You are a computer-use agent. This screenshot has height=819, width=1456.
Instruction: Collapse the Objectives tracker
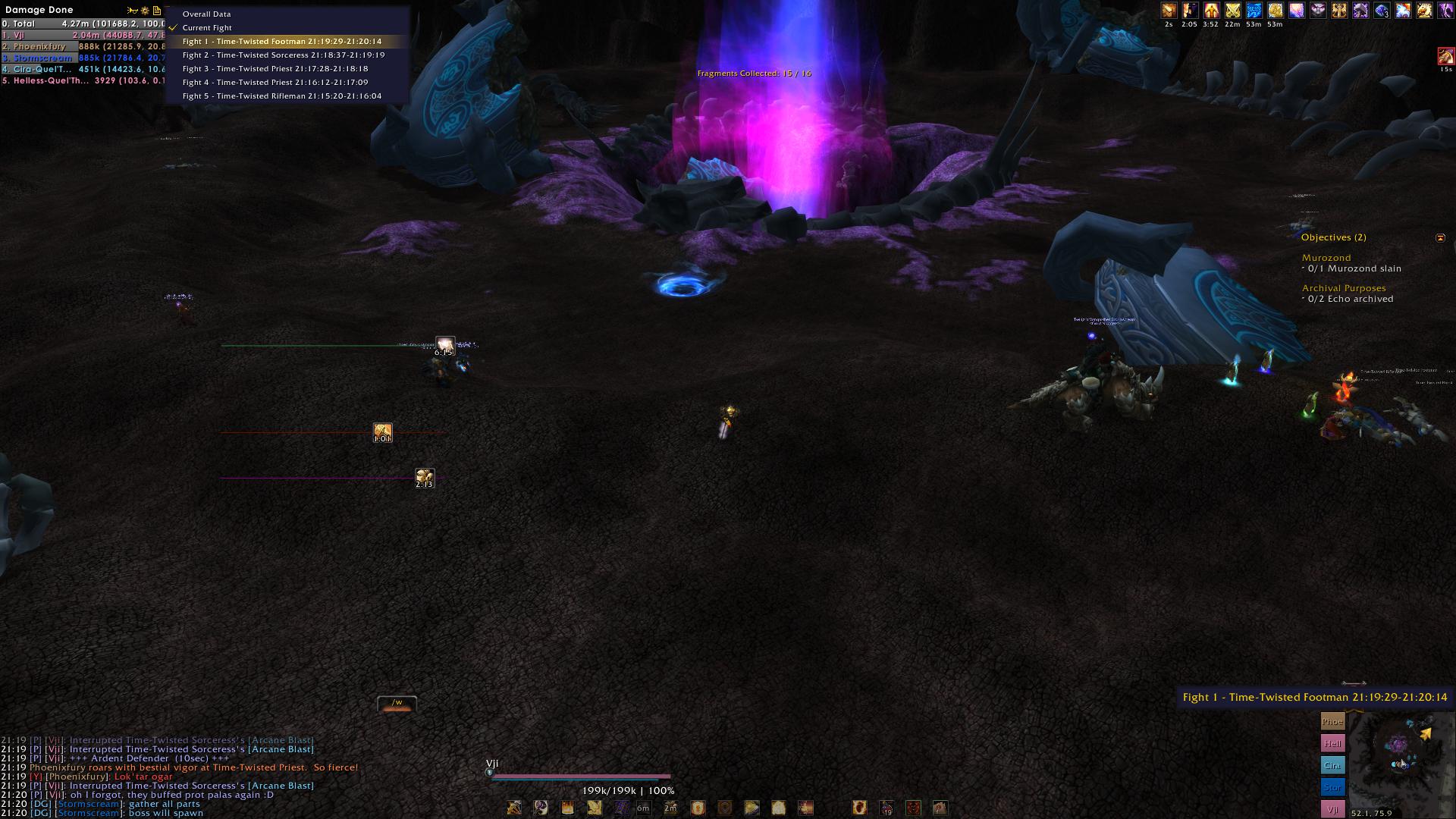click(x=1440, y=238)
